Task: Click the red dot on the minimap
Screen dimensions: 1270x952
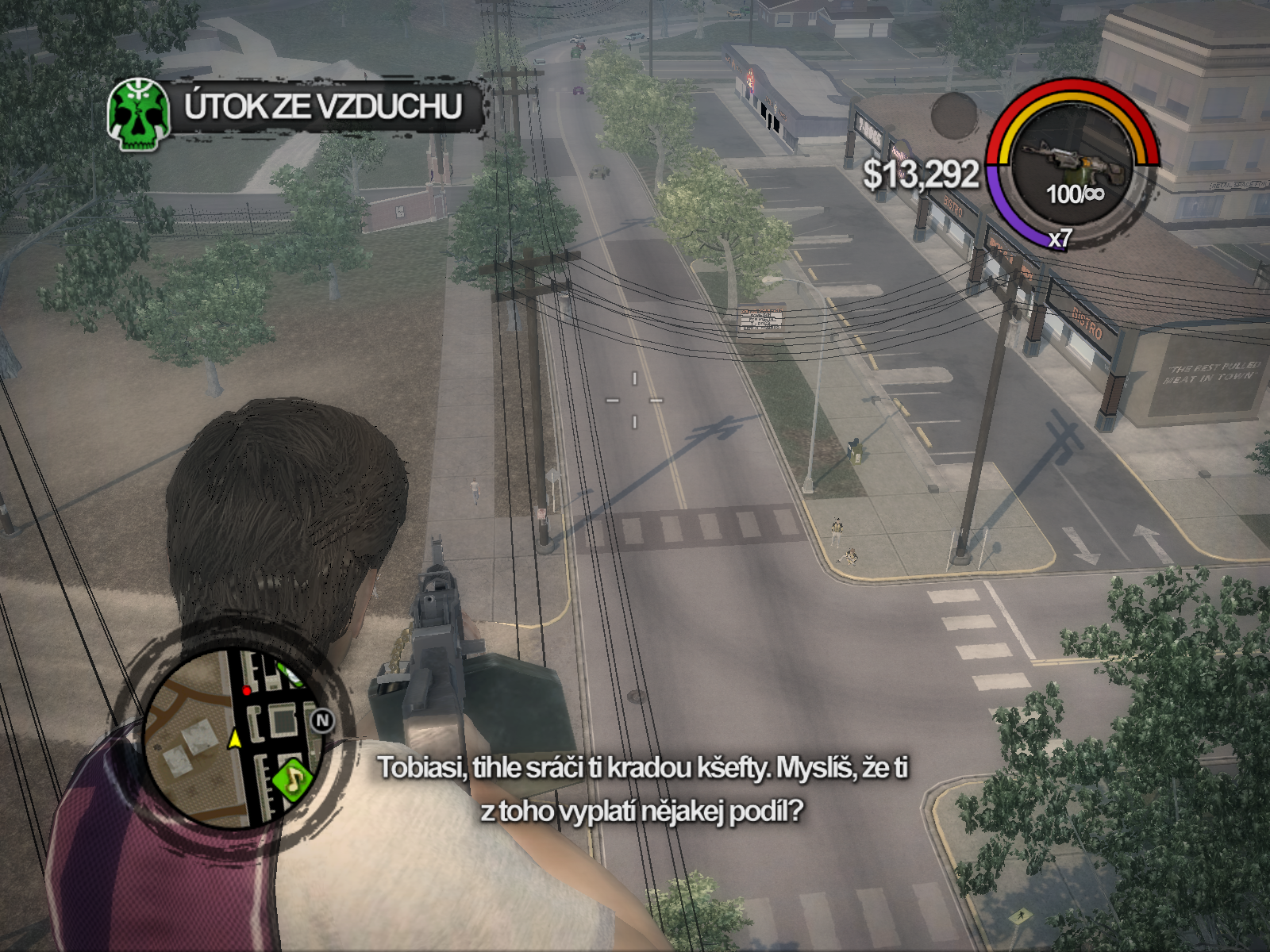Action: click(247, 691)
